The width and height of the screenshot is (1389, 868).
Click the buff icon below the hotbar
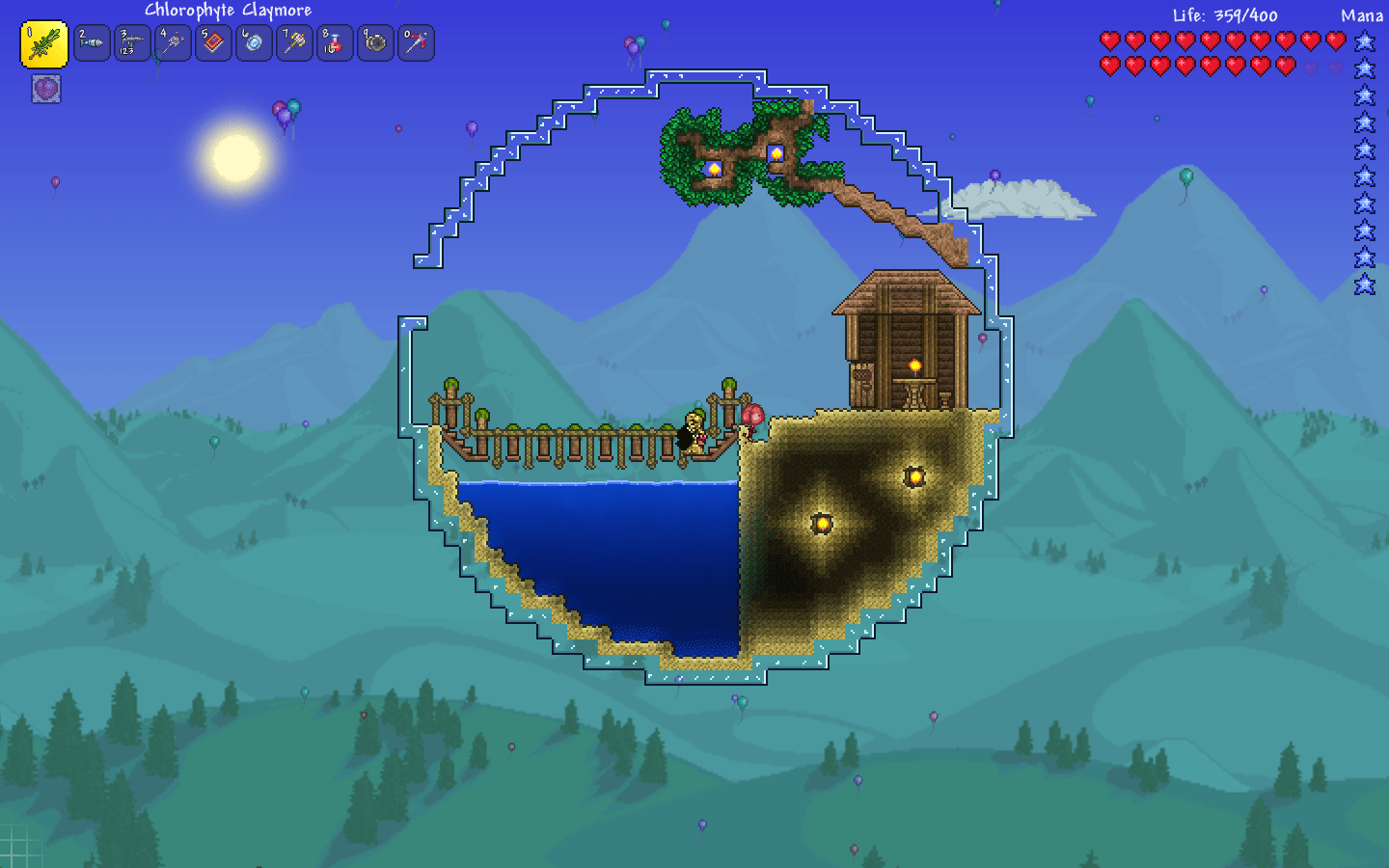click(45, 90)
